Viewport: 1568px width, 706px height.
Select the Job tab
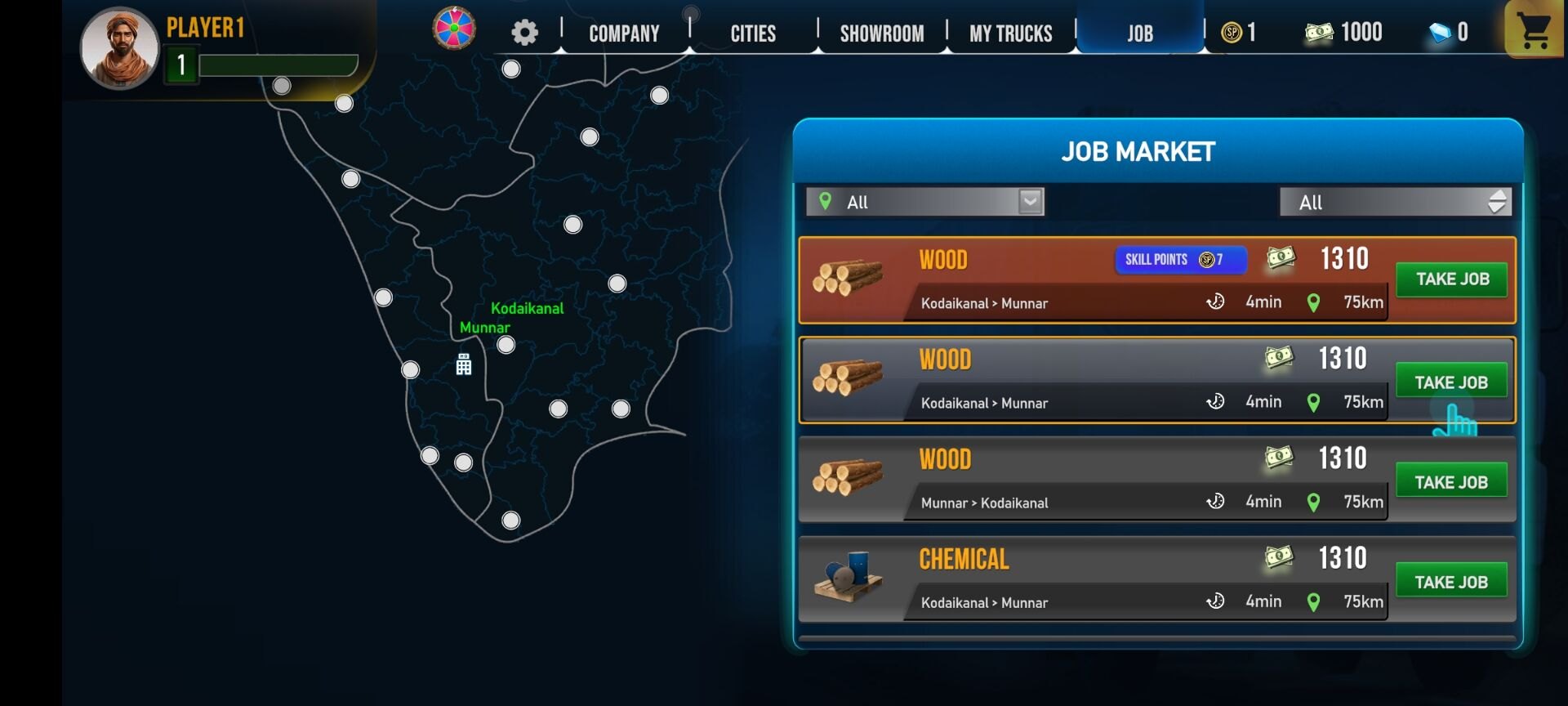(1140, 34)
